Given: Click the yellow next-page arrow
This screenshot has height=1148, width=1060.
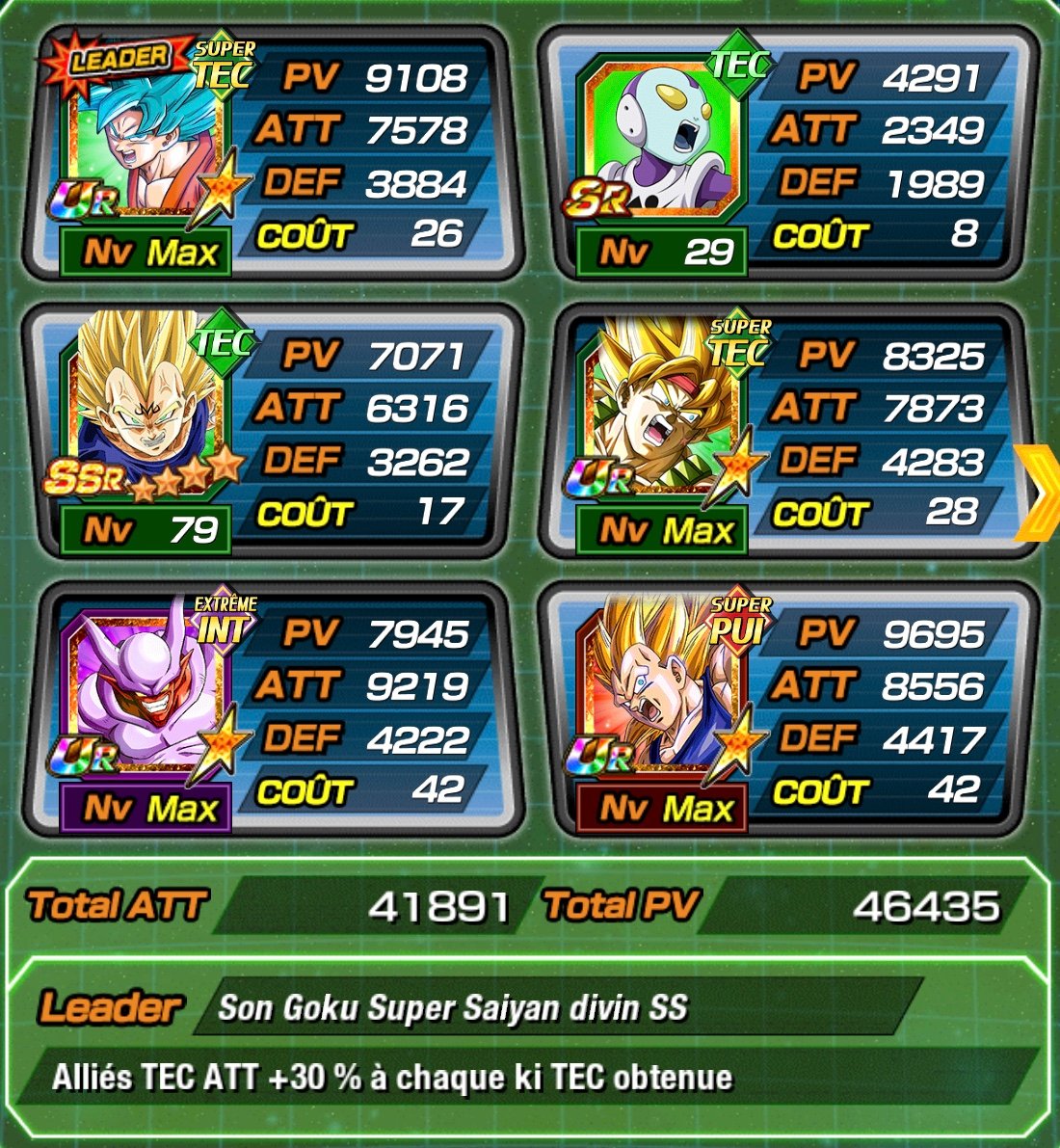Looking at the screenshot, I should 1039,493.
